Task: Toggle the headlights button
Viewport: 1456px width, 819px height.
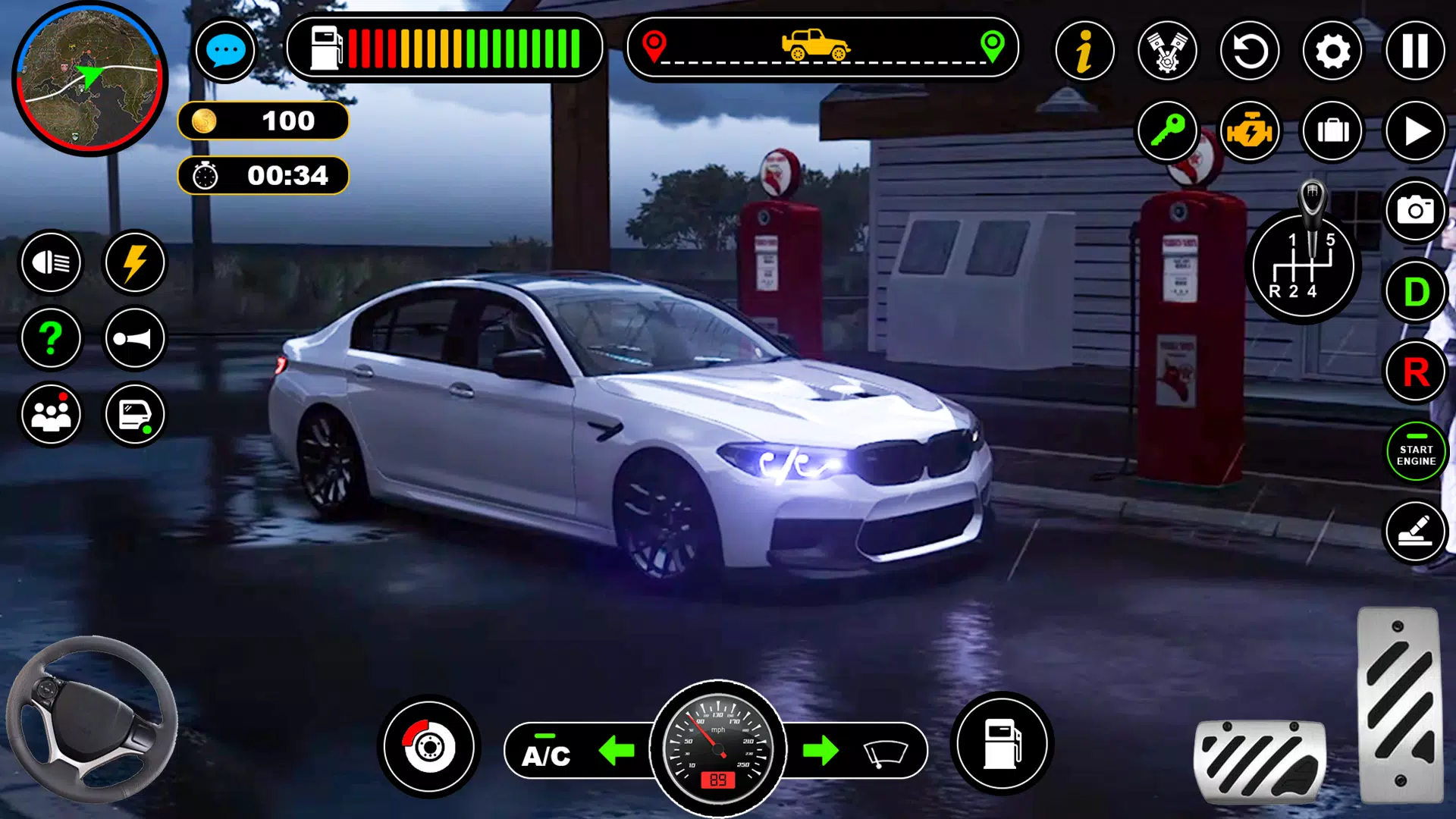Action: click(x=51, y=262)
